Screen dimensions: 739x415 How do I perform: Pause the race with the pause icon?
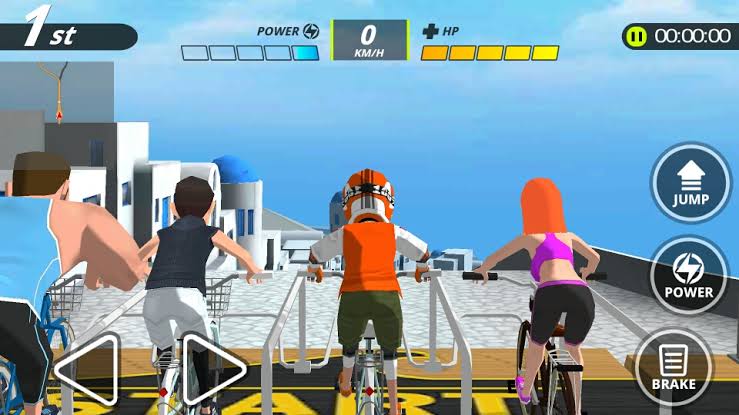[x=635, y=36]
